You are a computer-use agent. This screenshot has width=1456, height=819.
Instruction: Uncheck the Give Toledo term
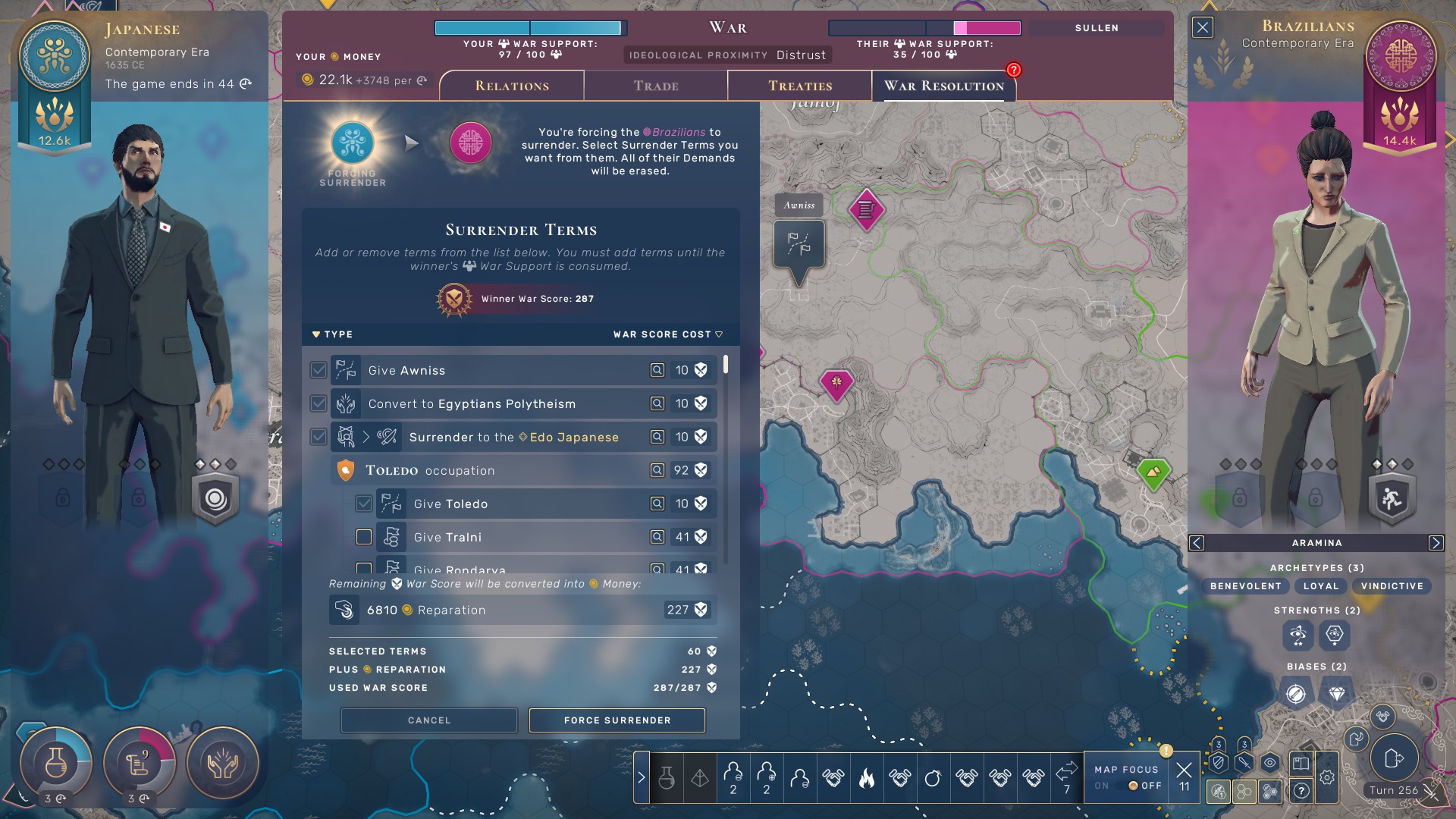[364, 504]
